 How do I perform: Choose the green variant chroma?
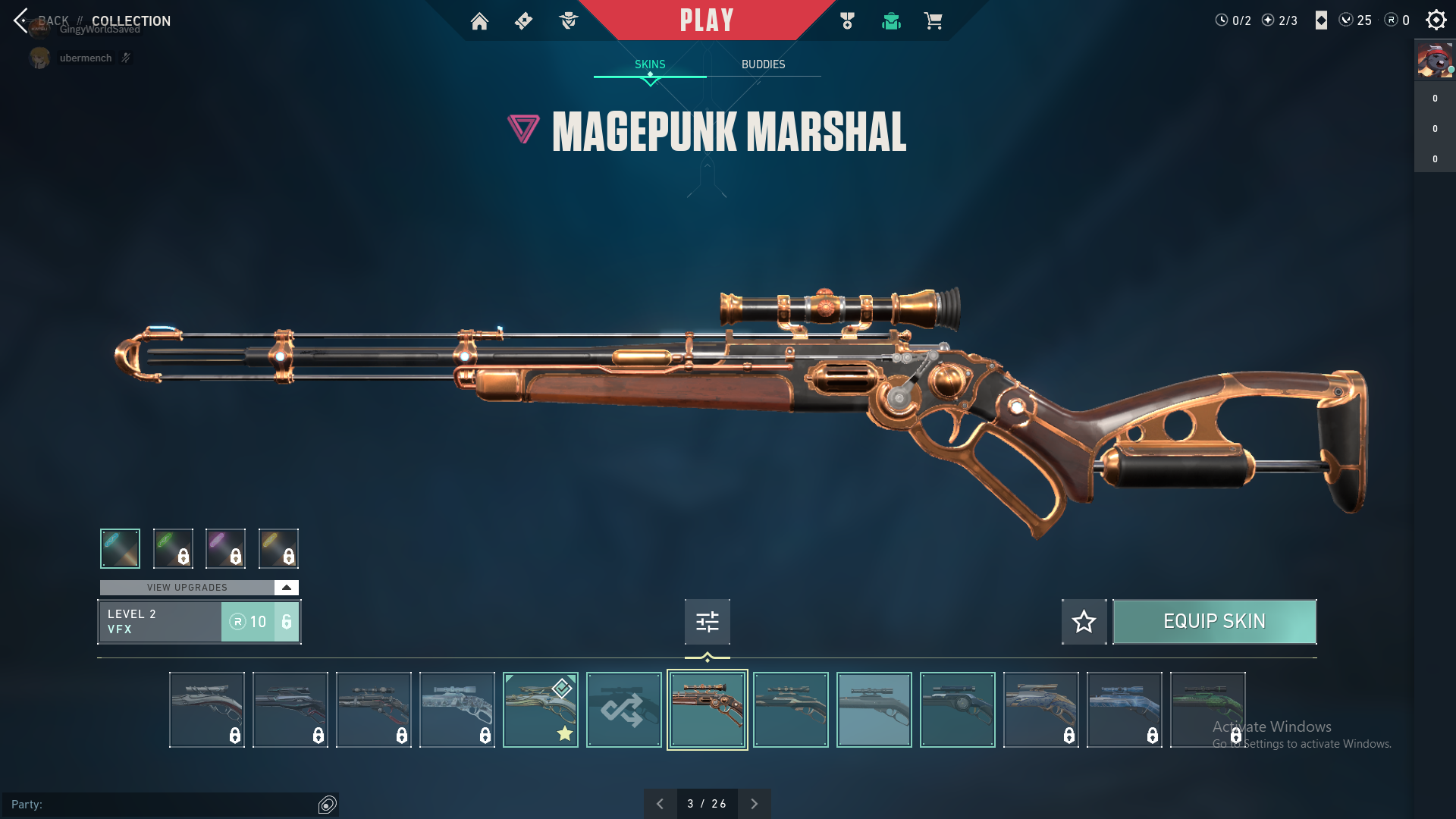173,548
